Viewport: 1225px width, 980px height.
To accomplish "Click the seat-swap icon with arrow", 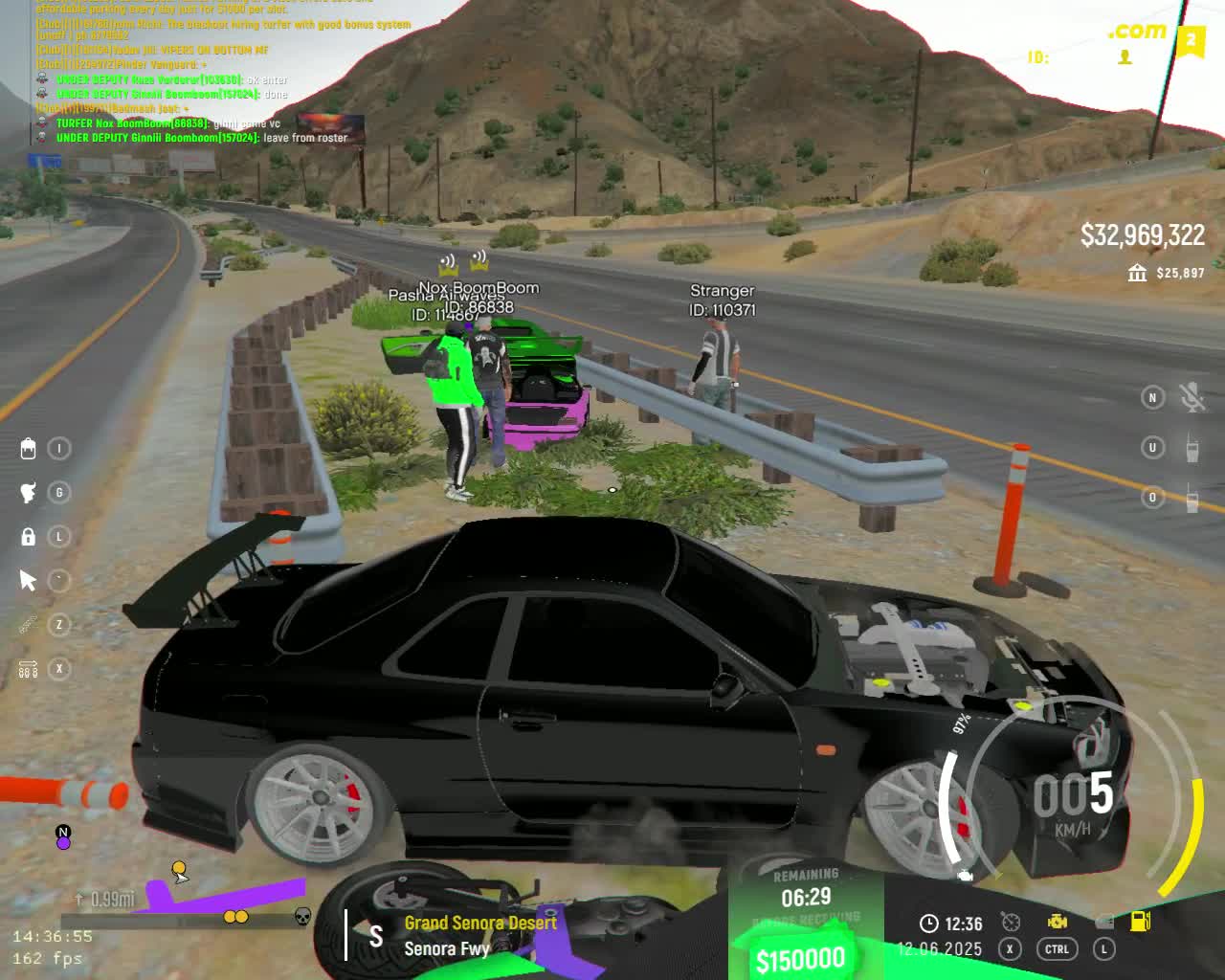I will pyautogui.click(x=28, y=669).
